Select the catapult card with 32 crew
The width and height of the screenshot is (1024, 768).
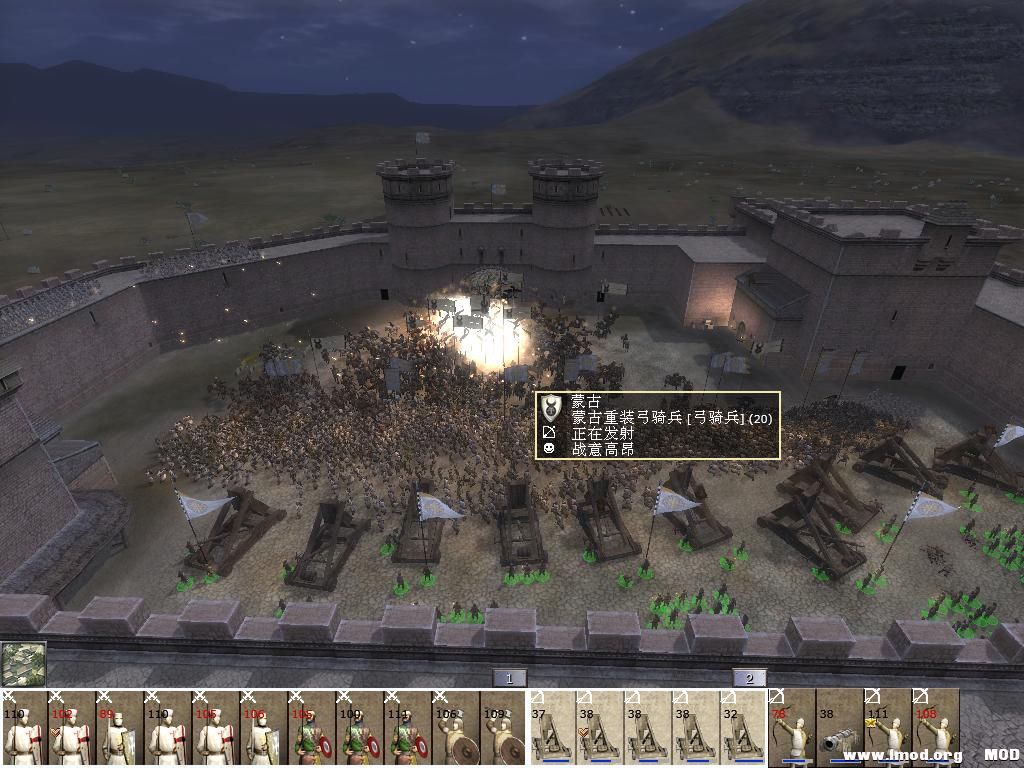pos(743,728)
